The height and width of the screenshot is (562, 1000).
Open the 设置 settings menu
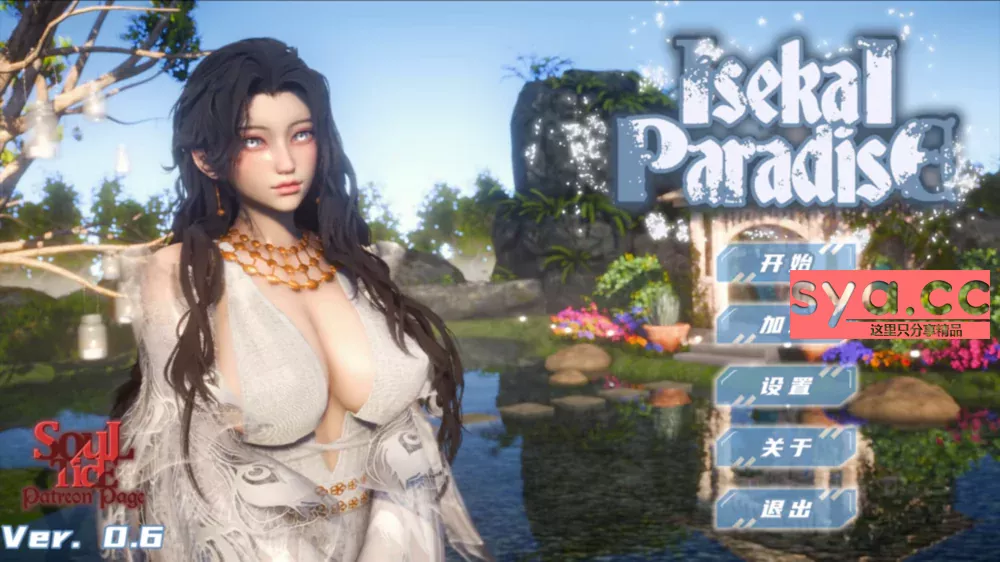point(786,387)
